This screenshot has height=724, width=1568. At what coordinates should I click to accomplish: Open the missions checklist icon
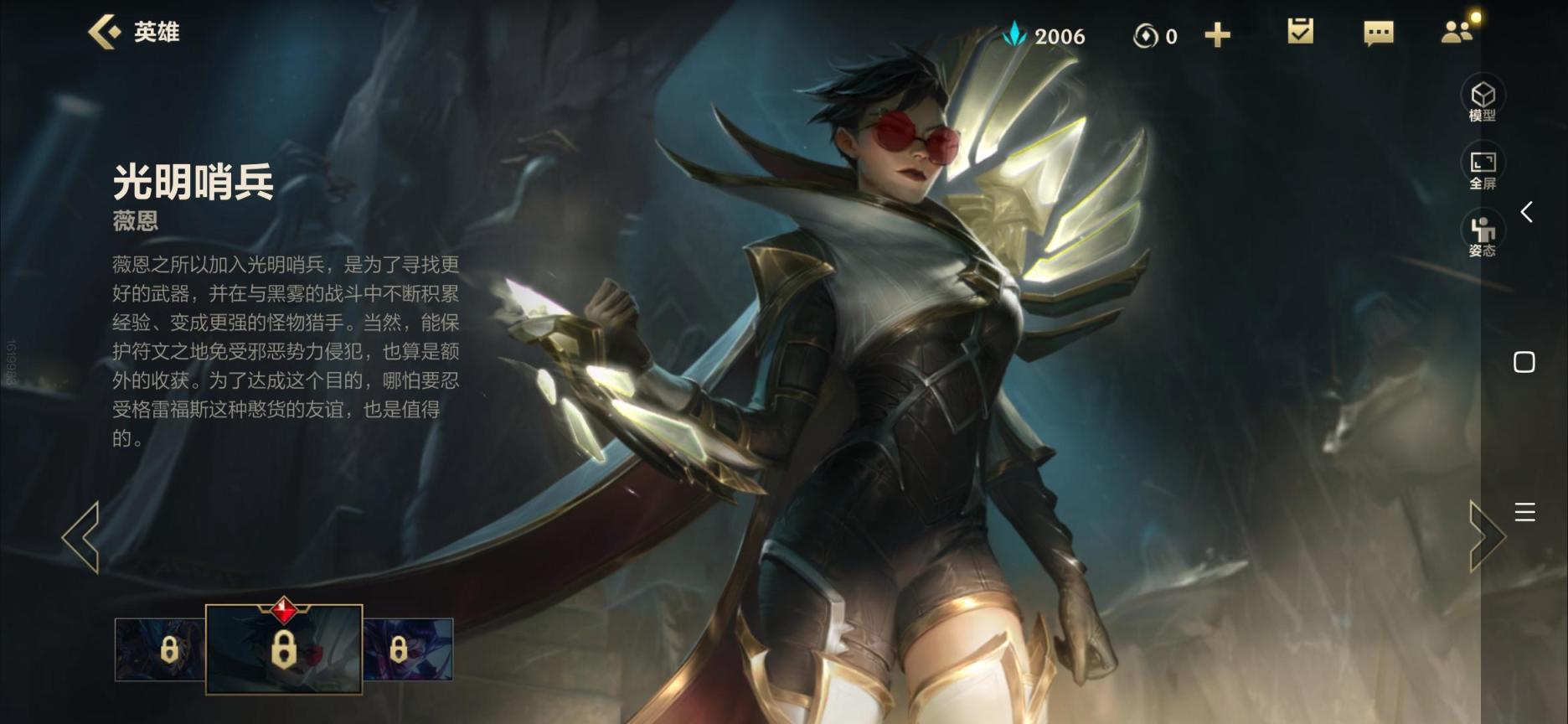(x=1300, y=33)
